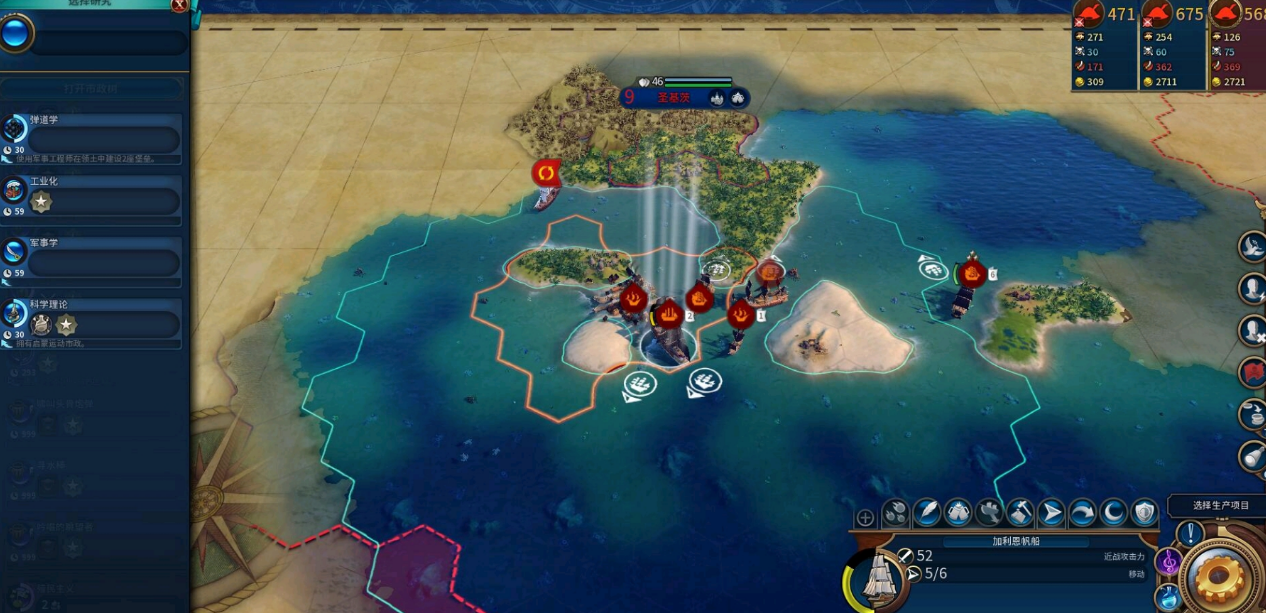Click the ranged attack cannonballs icon
This screenshot has height=613, width=1266.
click(895, 513)
